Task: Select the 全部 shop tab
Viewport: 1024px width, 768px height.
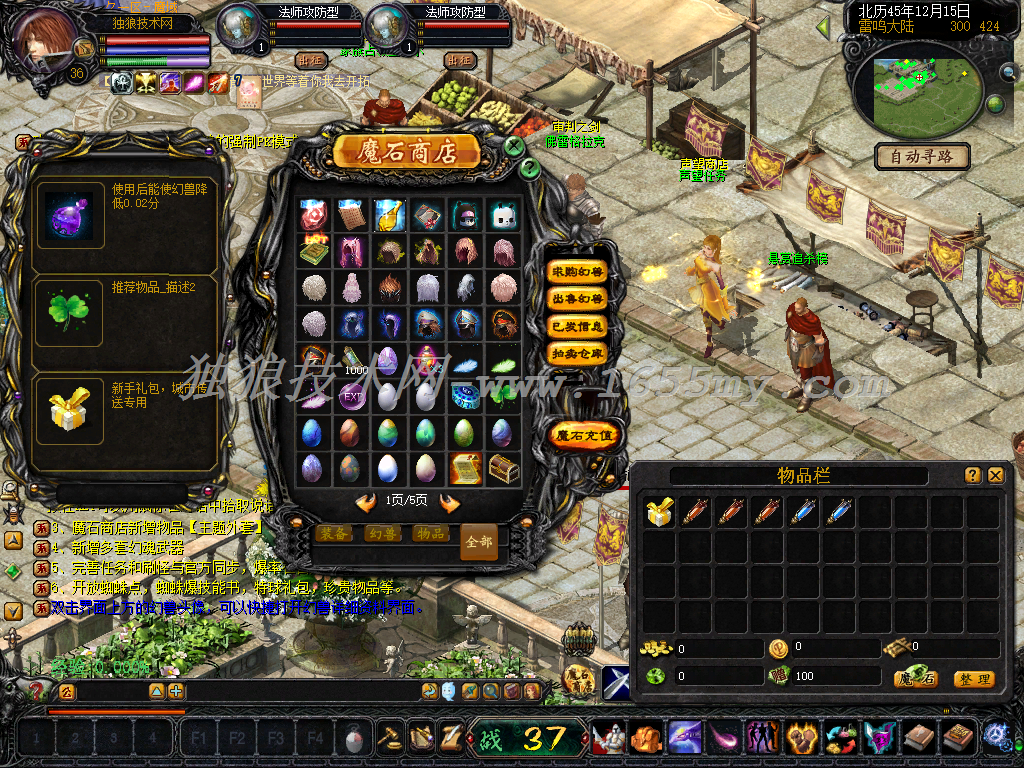Action: [x=479, y=541]
